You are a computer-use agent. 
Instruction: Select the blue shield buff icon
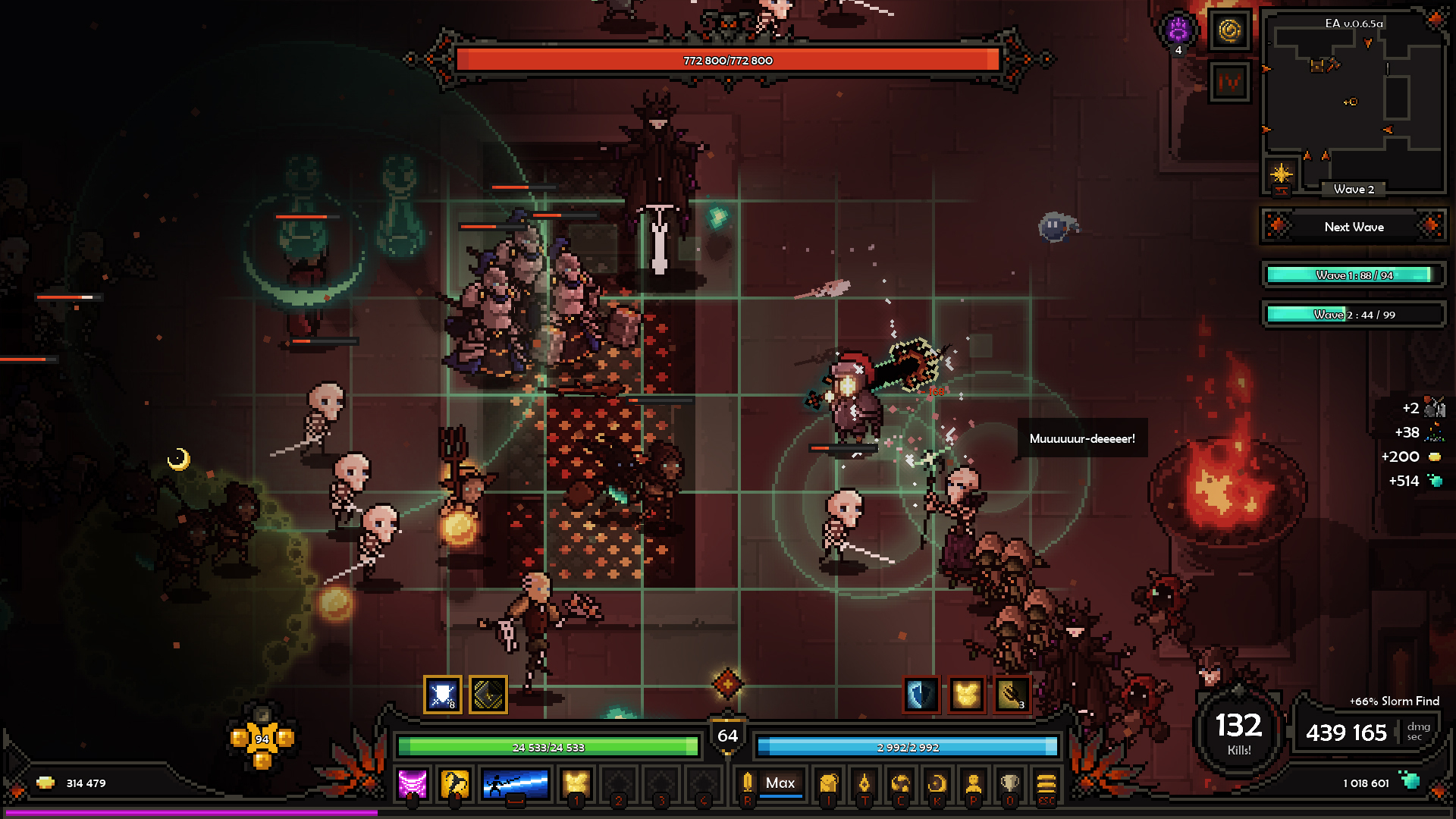[921, 695]
